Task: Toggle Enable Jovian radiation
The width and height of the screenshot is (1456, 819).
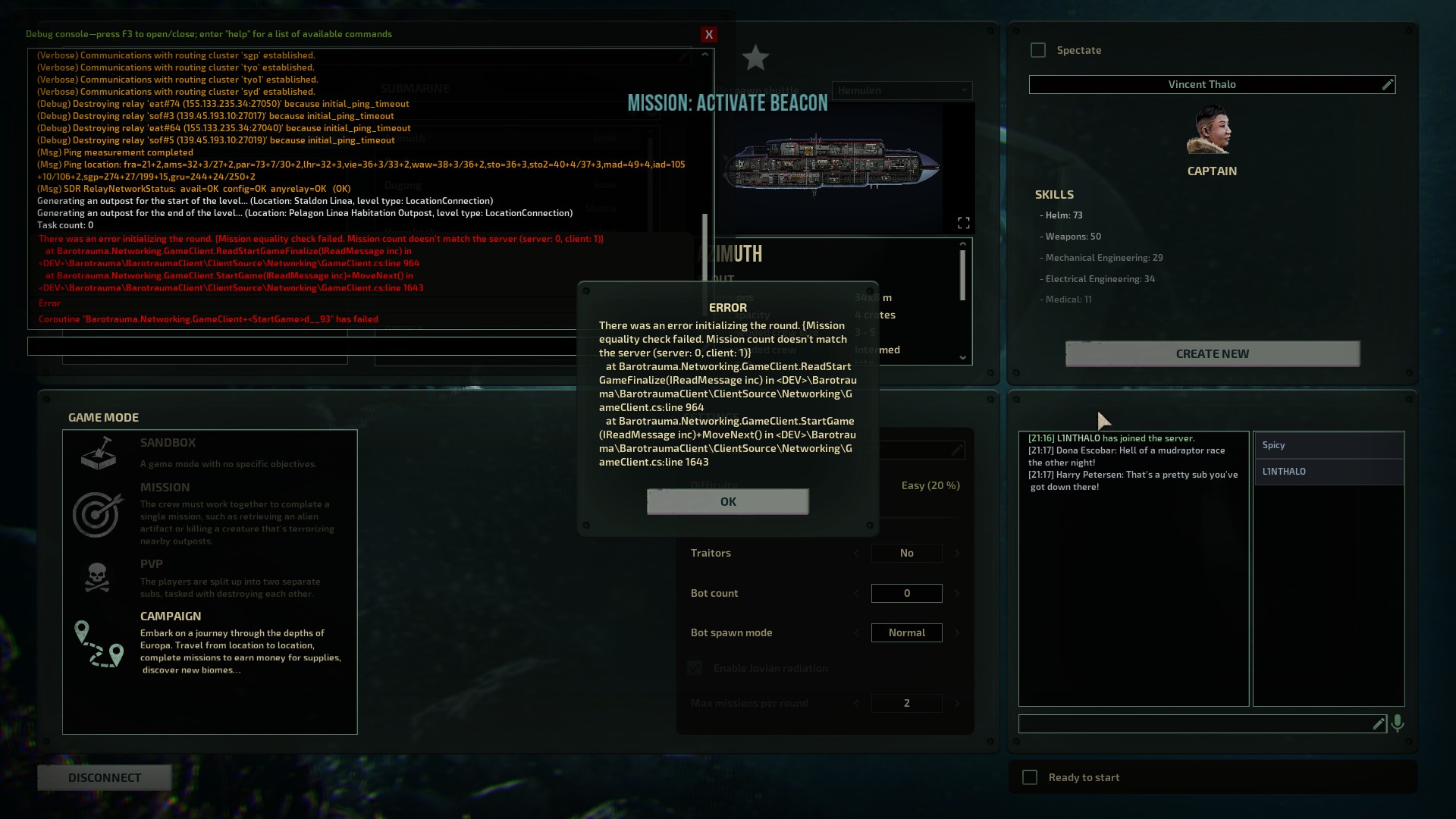Action: pos(695,668)
